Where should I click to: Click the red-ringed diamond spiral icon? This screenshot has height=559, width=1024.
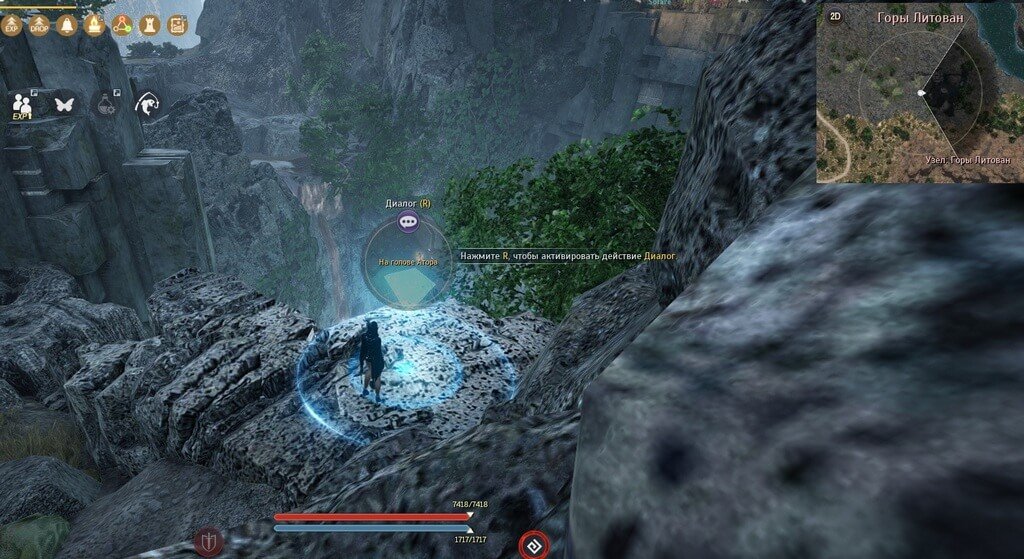click(534, 545)
